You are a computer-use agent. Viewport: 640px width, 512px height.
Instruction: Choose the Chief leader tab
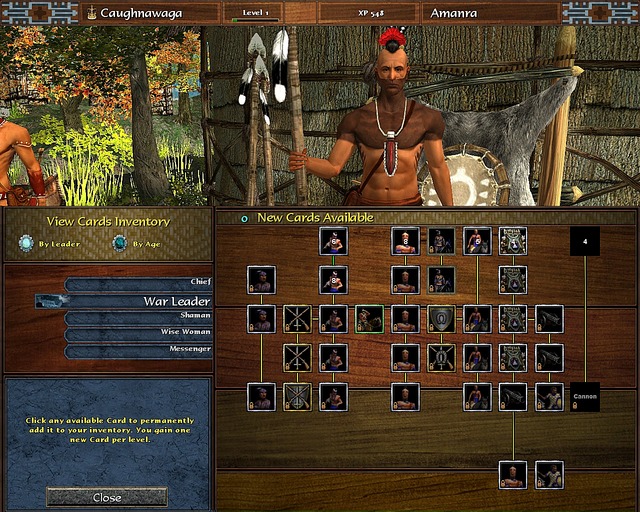[x=139, y=283]
